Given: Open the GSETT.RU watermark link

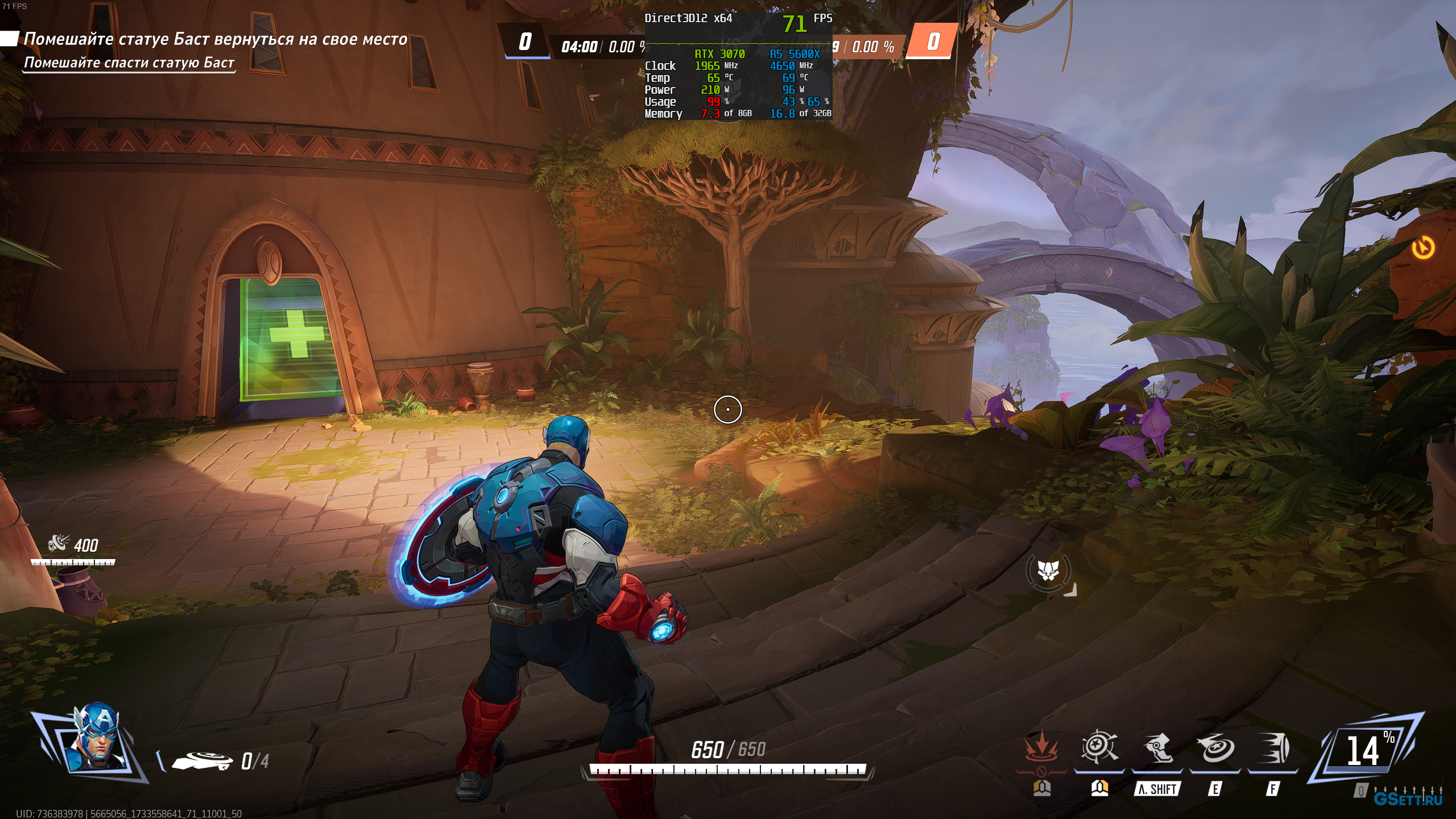Looking at the screenshot, I should (1408, 799).
